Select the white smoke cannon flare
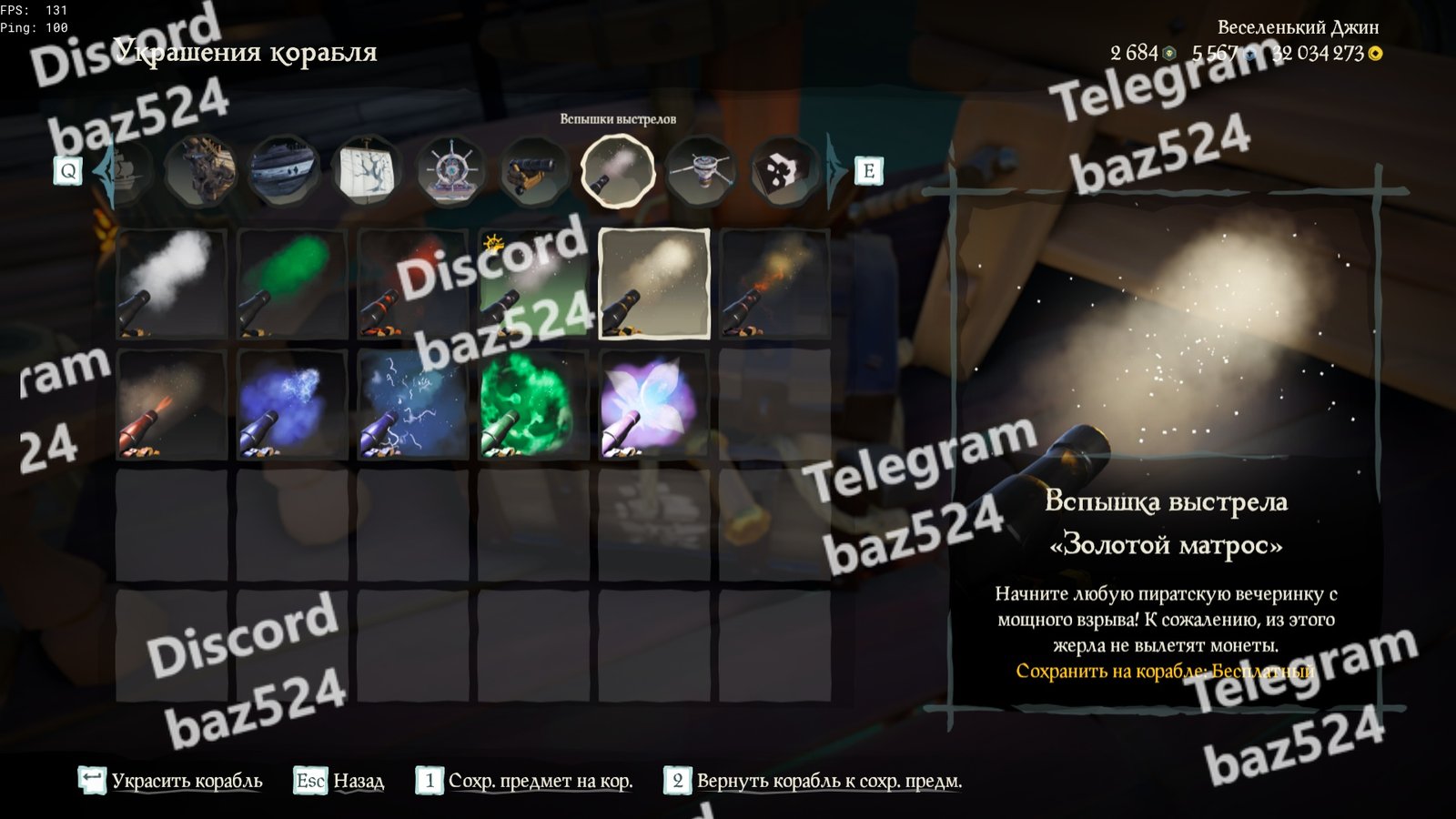This screenshot has height=819, width=1456. pyautogui.click(x=171, y=284)
